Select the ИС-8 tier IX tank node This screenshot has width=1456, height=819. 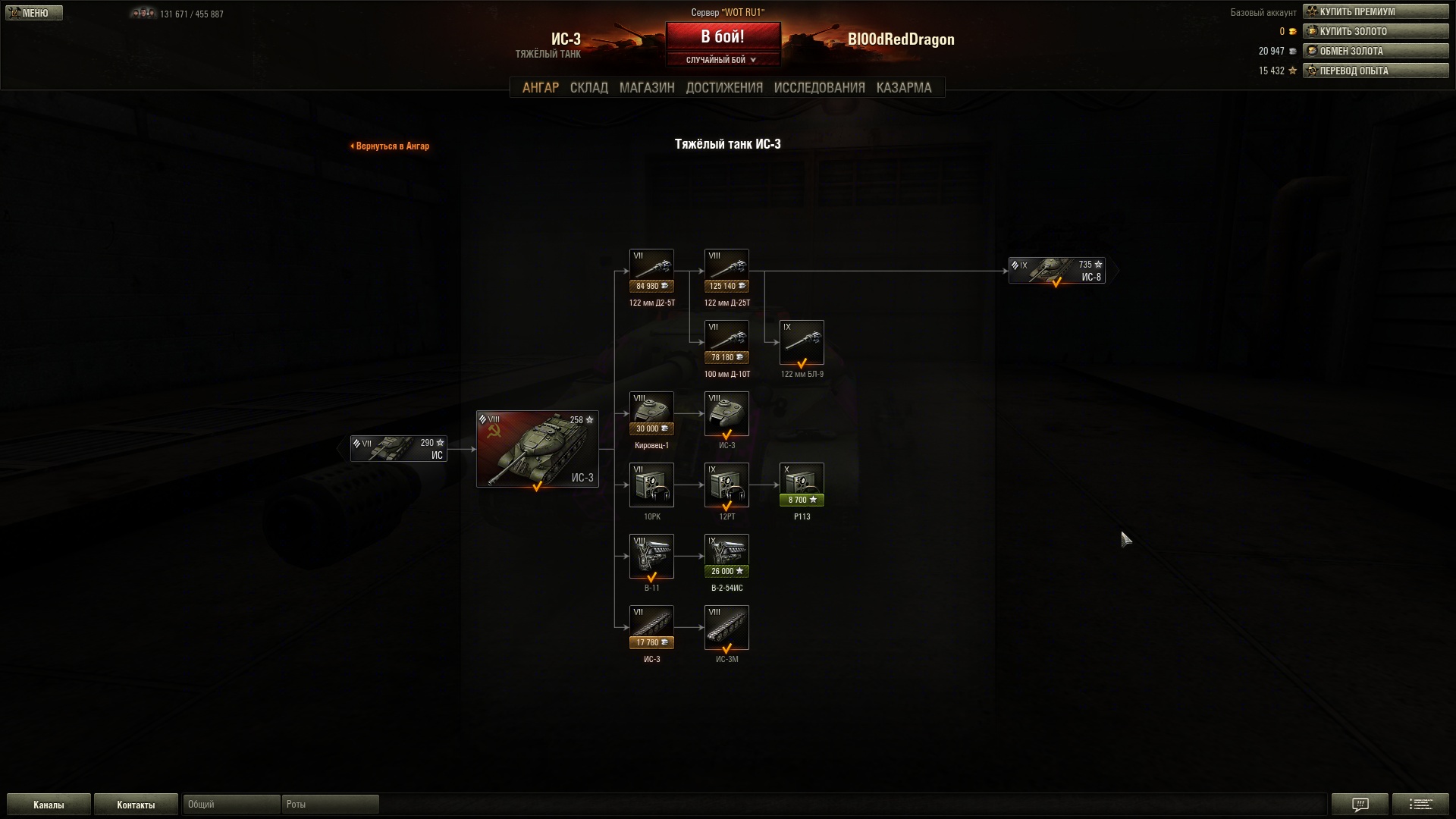point(1056,271)
